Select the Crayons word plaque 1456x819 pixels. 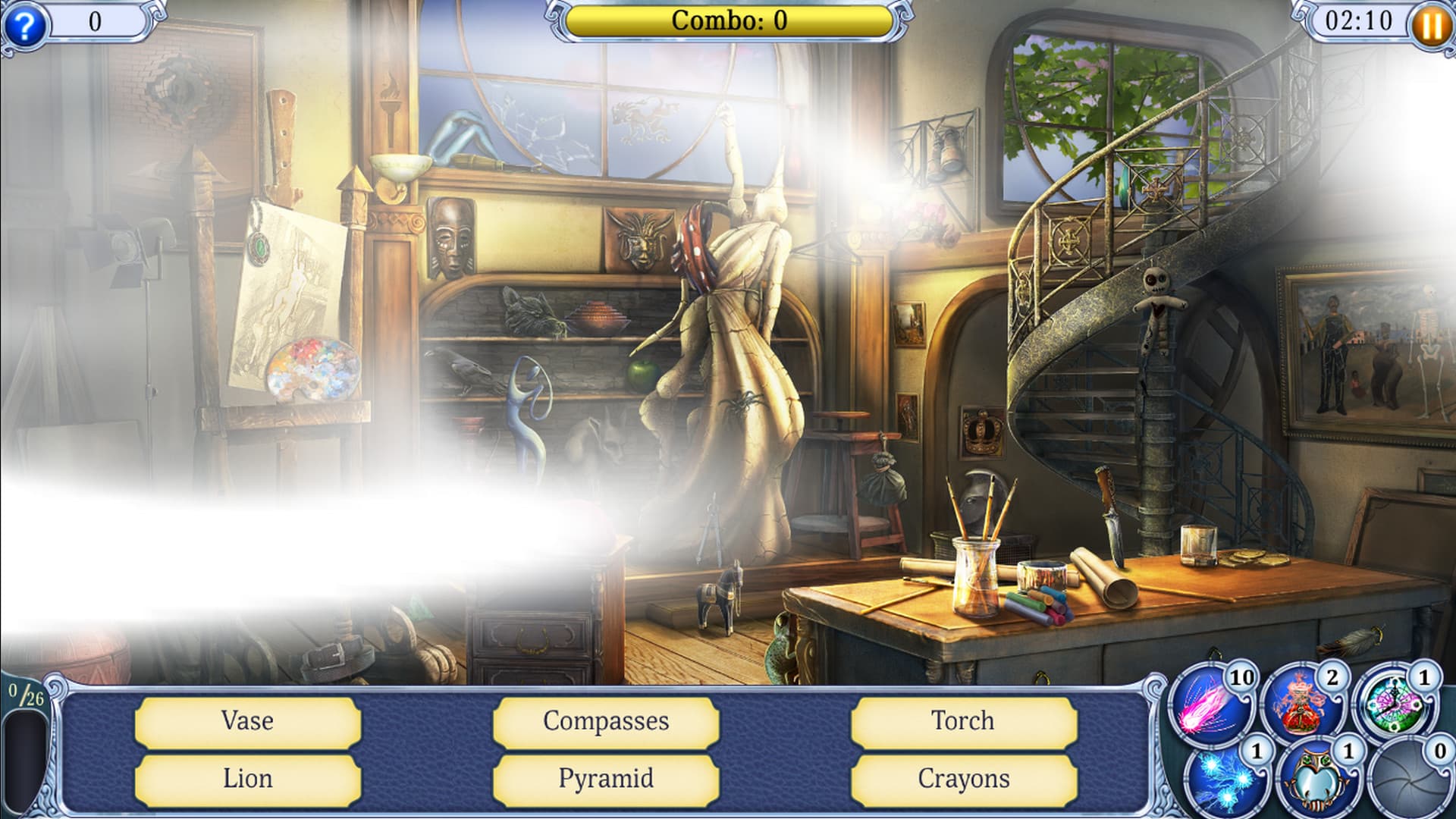[962, 777]
